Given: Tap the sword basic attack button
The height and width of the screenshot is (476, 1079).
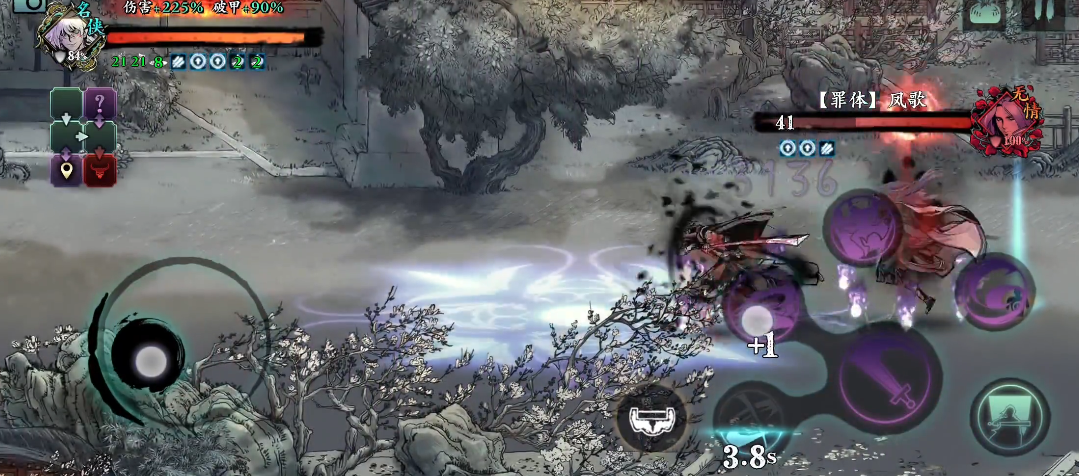Looking at the screenshot, I should tap(889, 378).
